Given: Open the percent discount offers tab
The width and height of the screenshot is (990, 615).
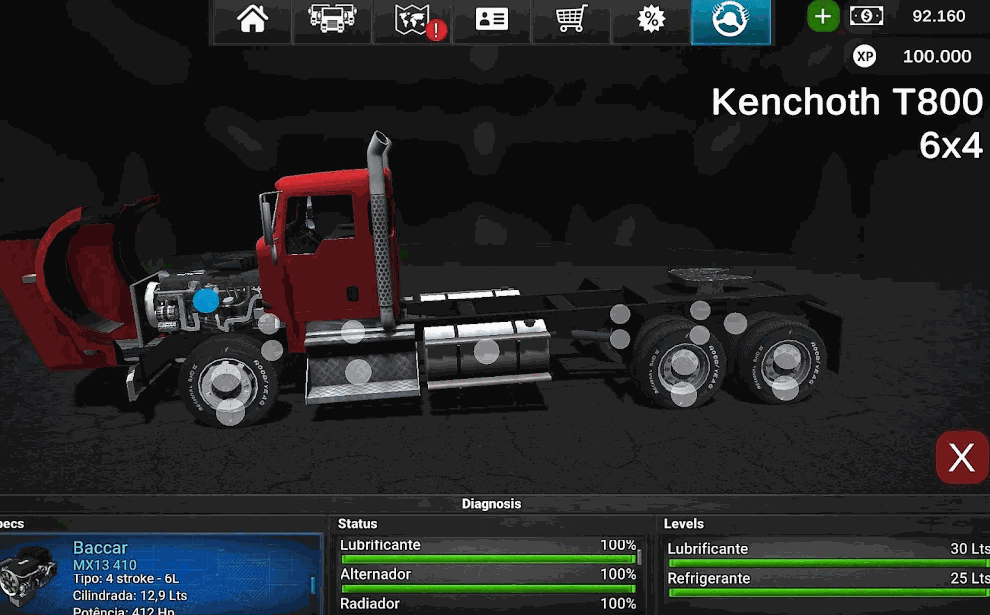Looking at the screenshot, I should (x=651, y=21).
